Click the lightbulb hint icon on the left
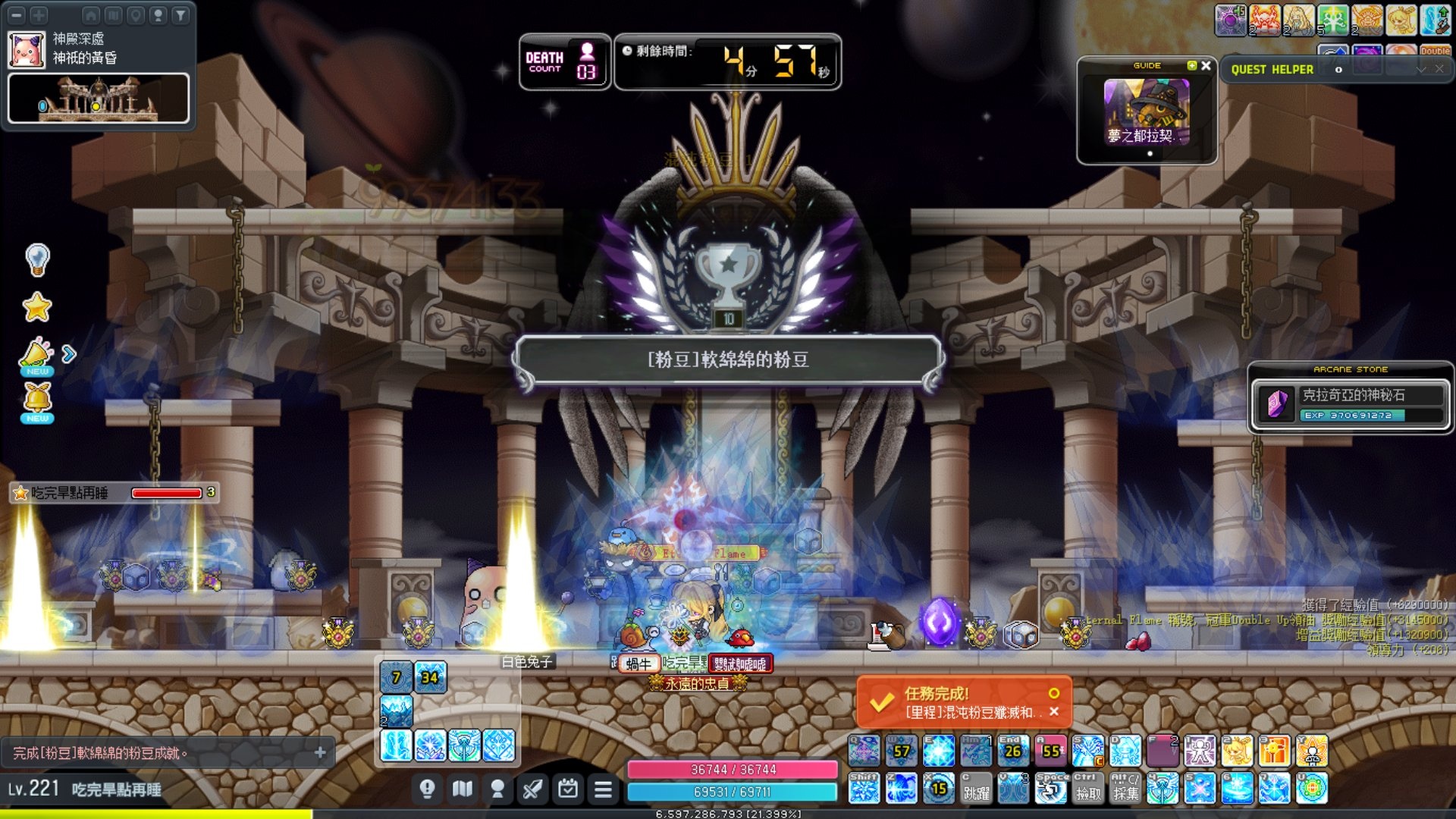The image size is (1456, 819). tap(37, 260)
